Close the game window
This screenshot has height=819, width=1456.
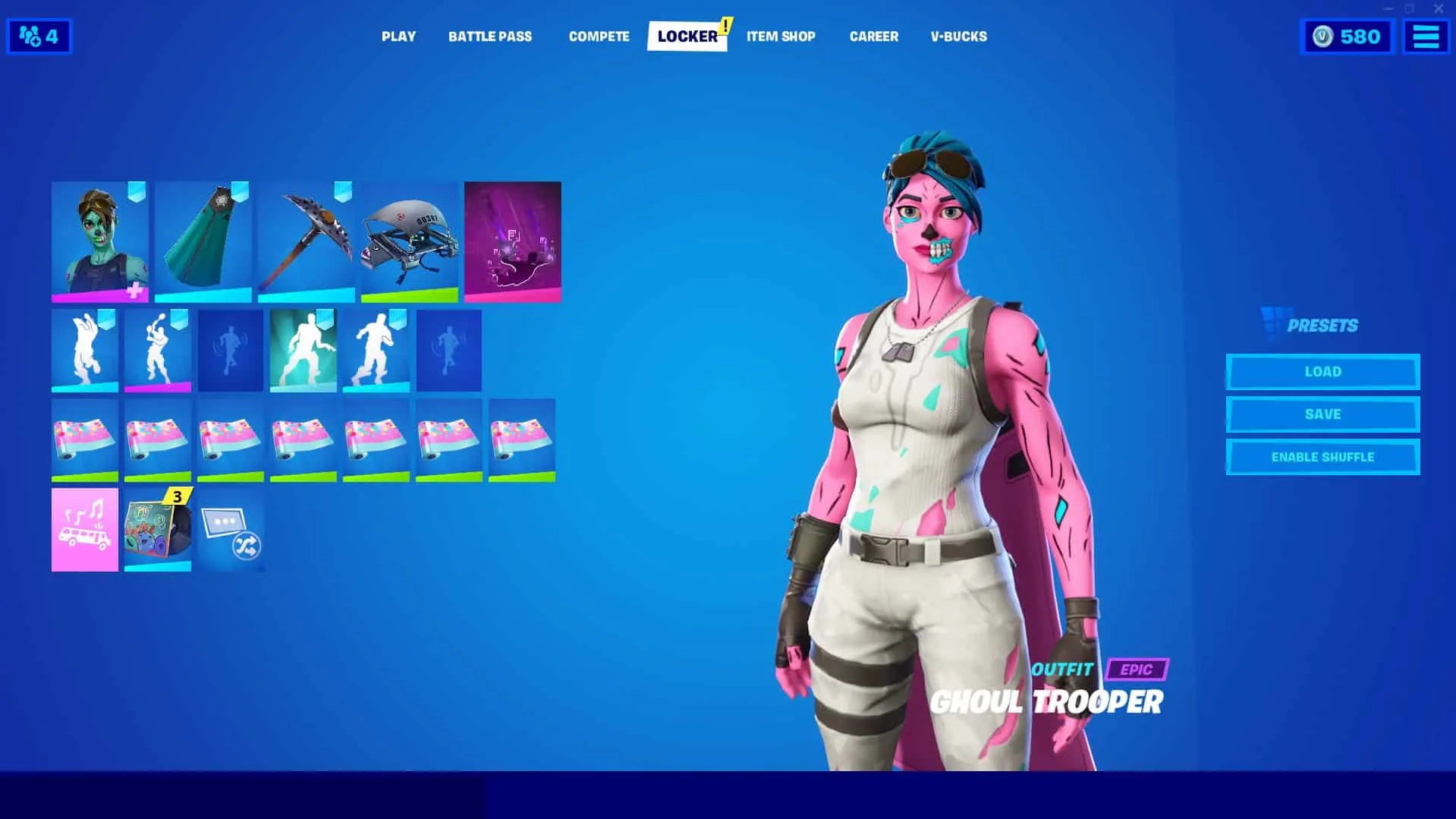[1438, 9]
